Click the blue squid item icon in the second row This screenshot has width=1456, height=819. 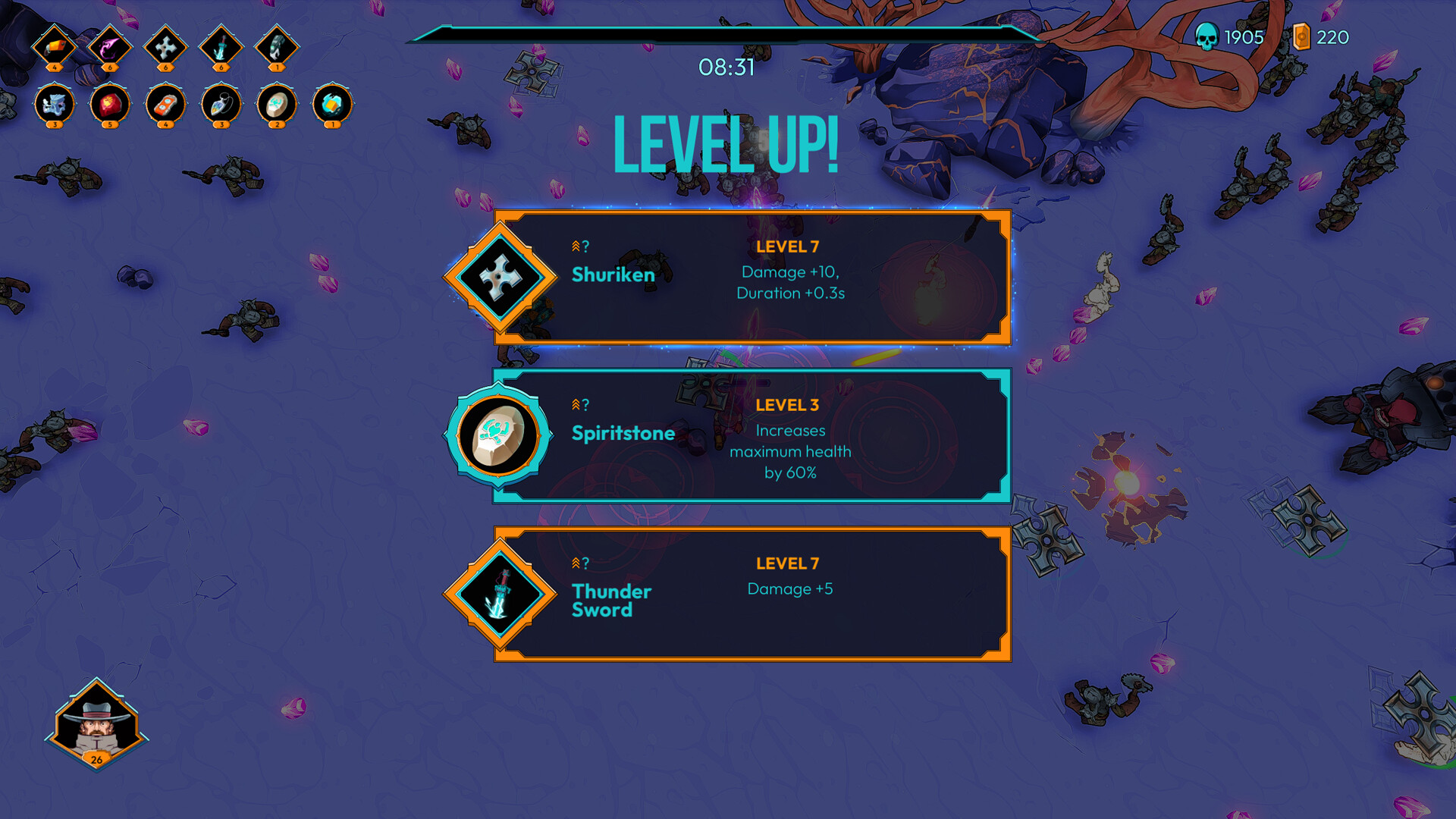(x=53, y=106)
